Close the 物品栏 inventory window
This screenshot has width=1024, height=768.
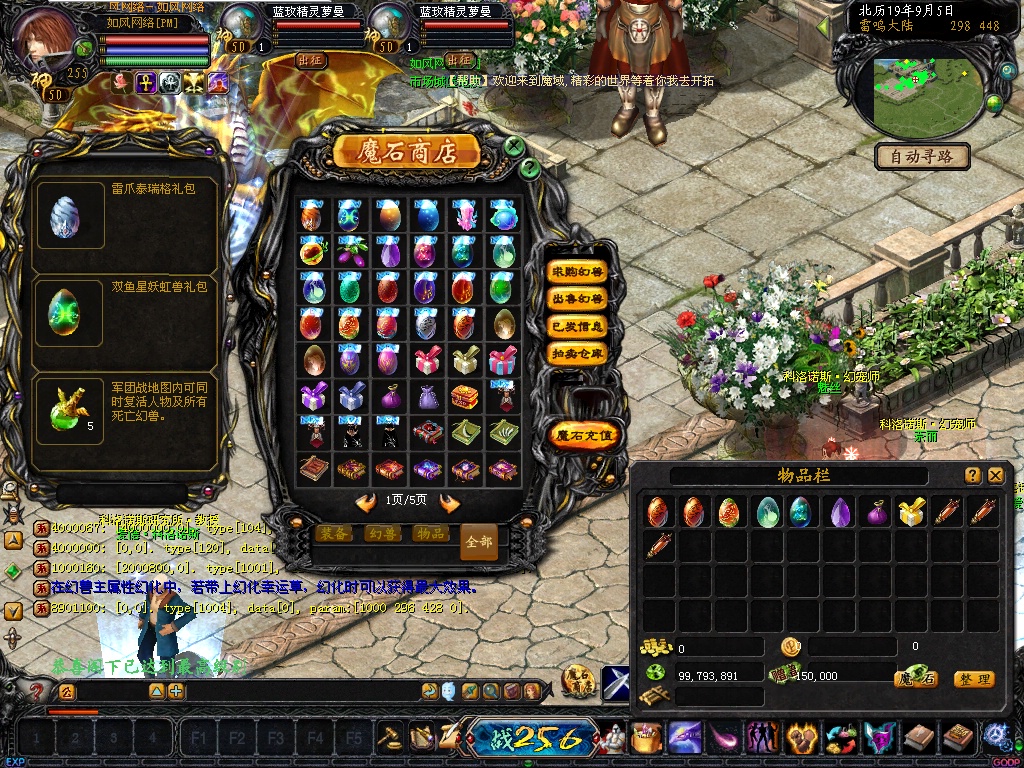pyautogui.click(x=995, y=476)
